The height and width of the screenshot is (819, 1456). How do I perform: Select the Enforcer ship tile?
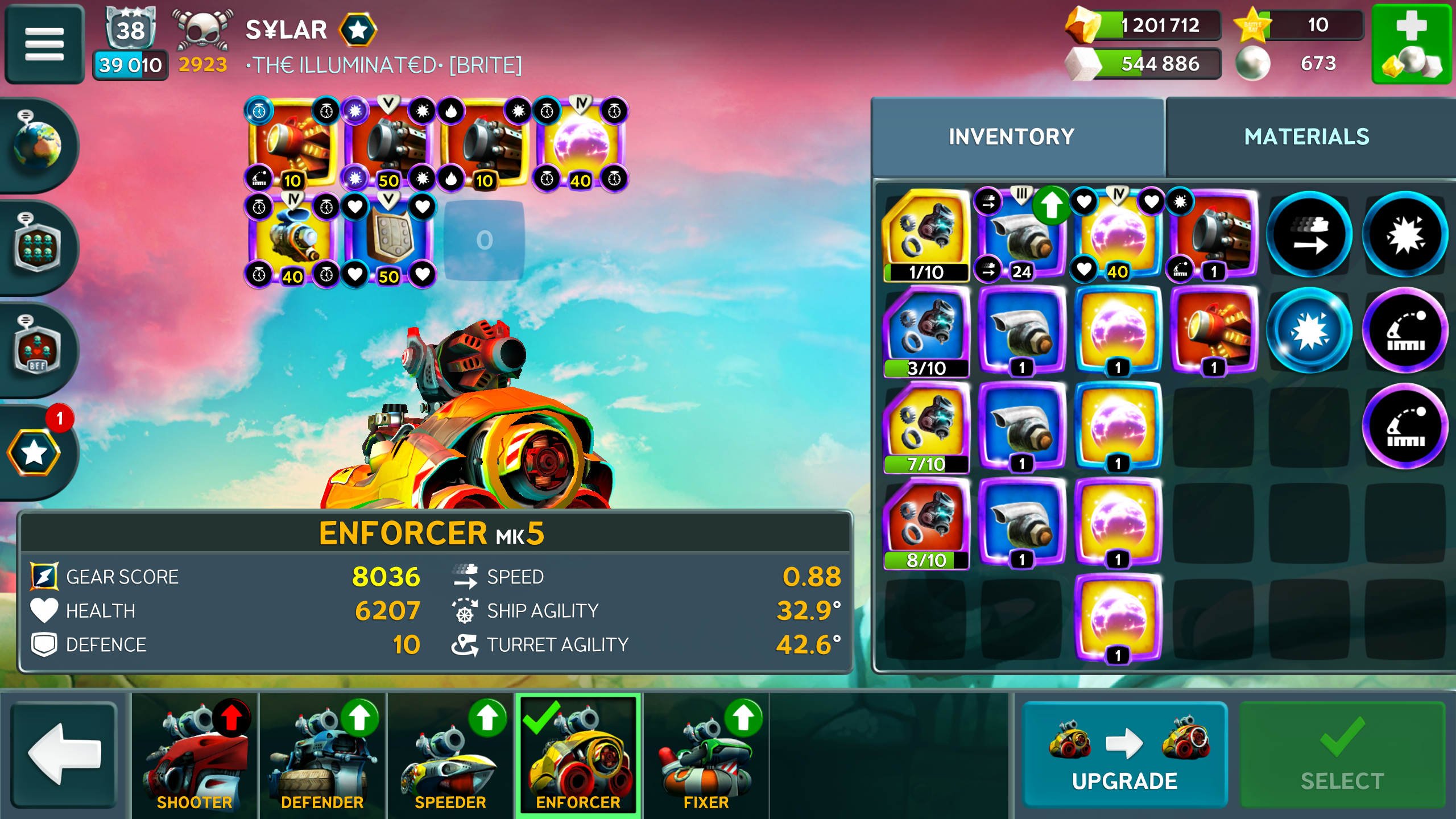(x=578, y=755)
